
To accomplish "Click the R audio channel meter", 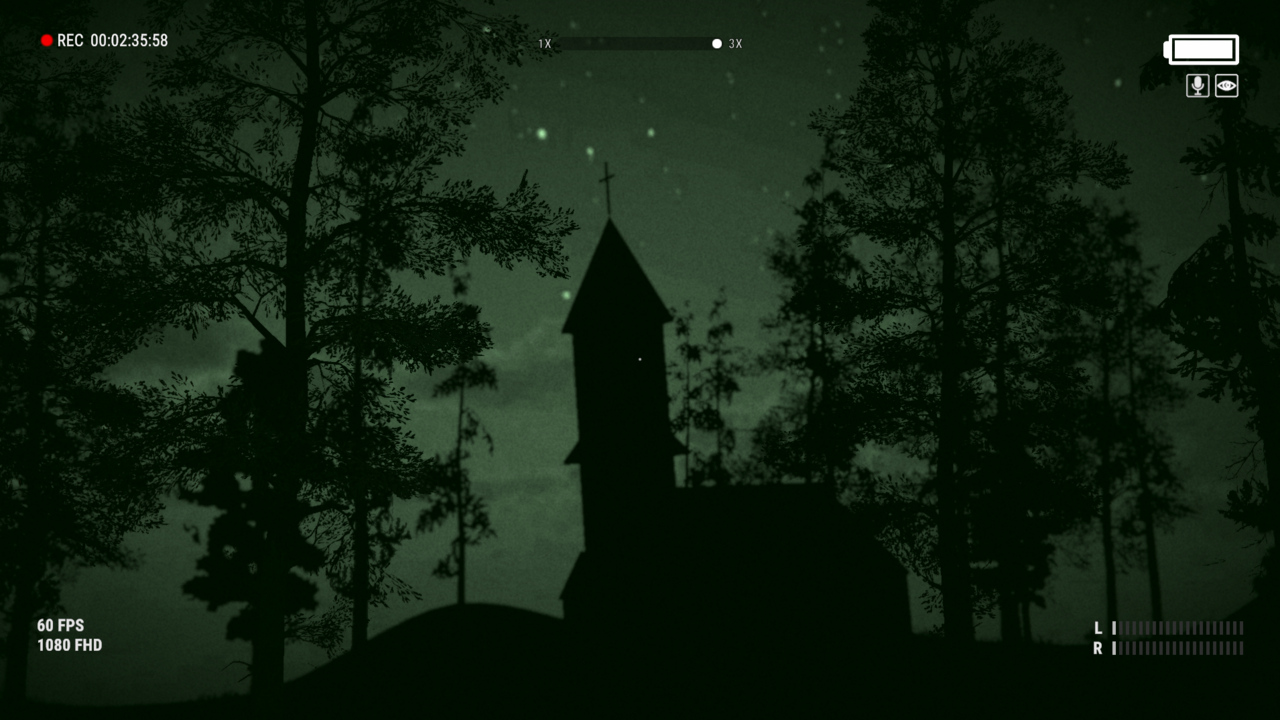I will pos(1177,650).
